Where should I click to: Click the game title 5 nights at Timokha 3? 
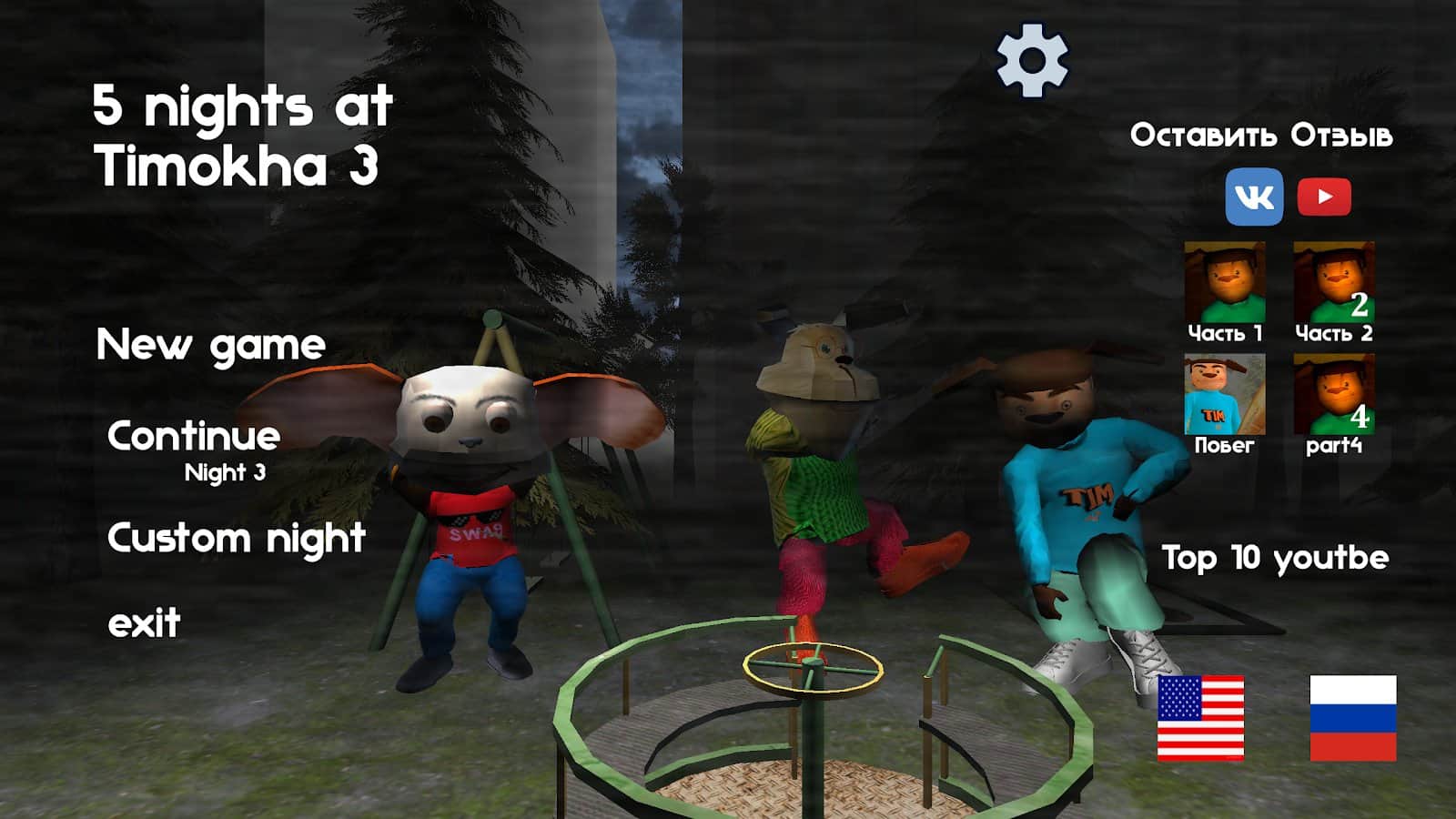point(241,132)
